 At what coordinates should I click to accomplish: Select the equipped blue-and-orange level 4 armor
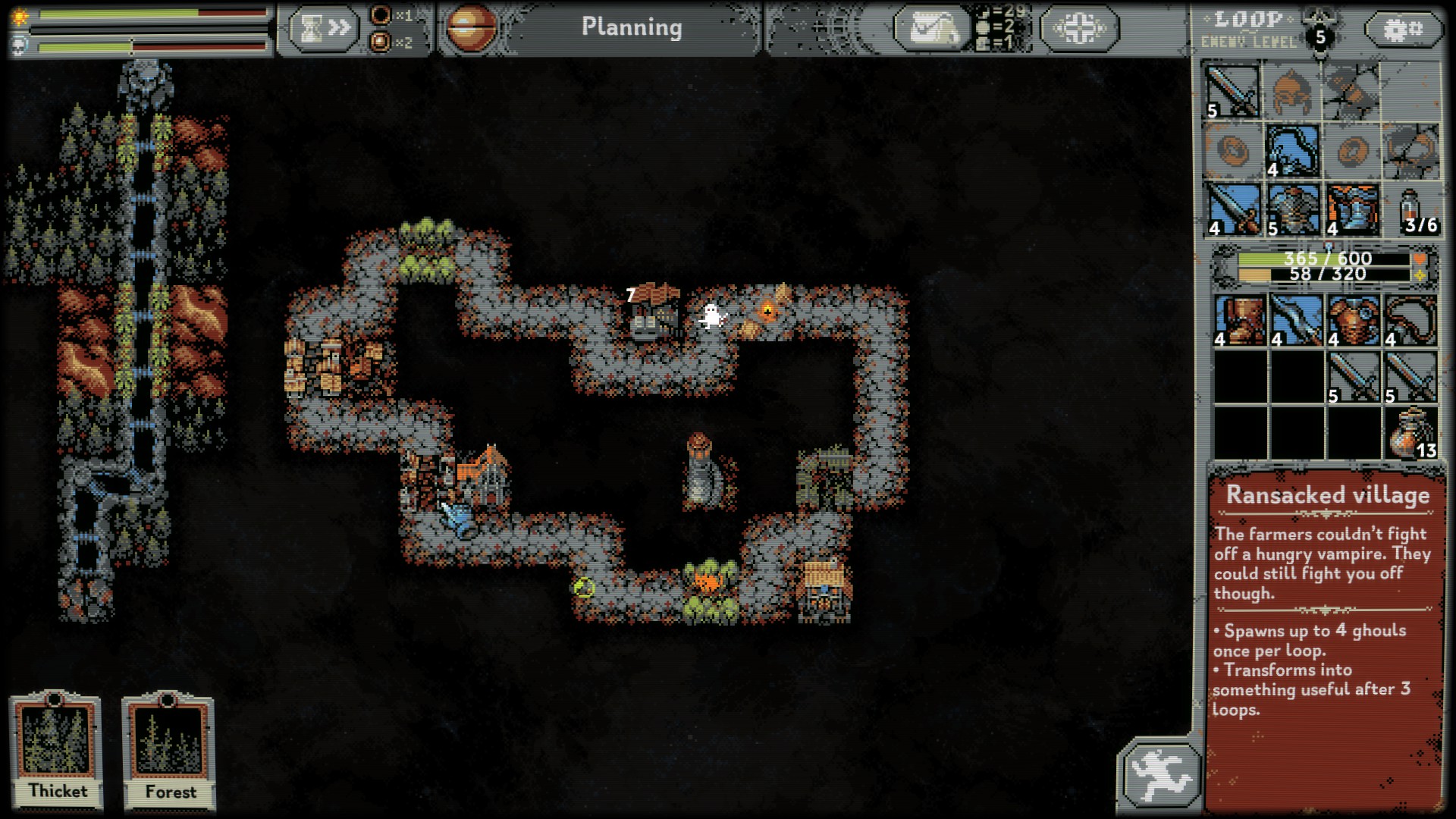[1351, 209]
